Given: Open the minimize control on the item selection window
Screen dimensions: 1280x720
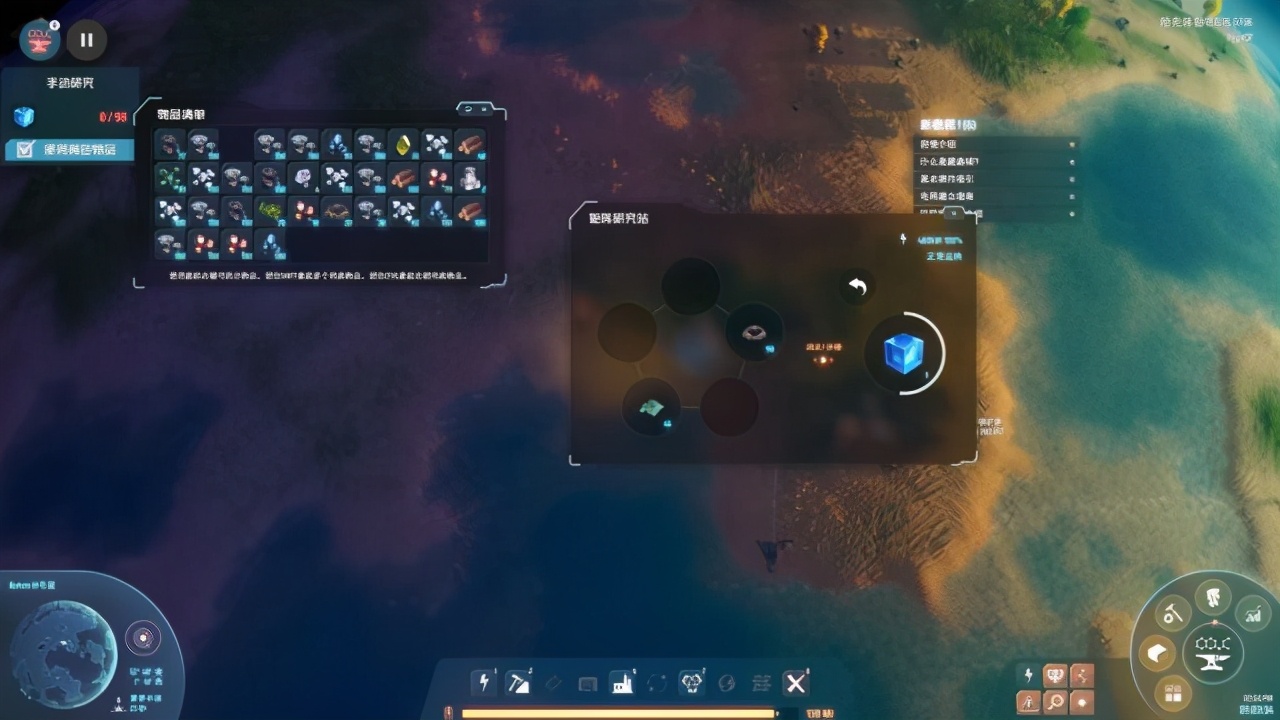Looking at the screenshot, I should (485, 108).
